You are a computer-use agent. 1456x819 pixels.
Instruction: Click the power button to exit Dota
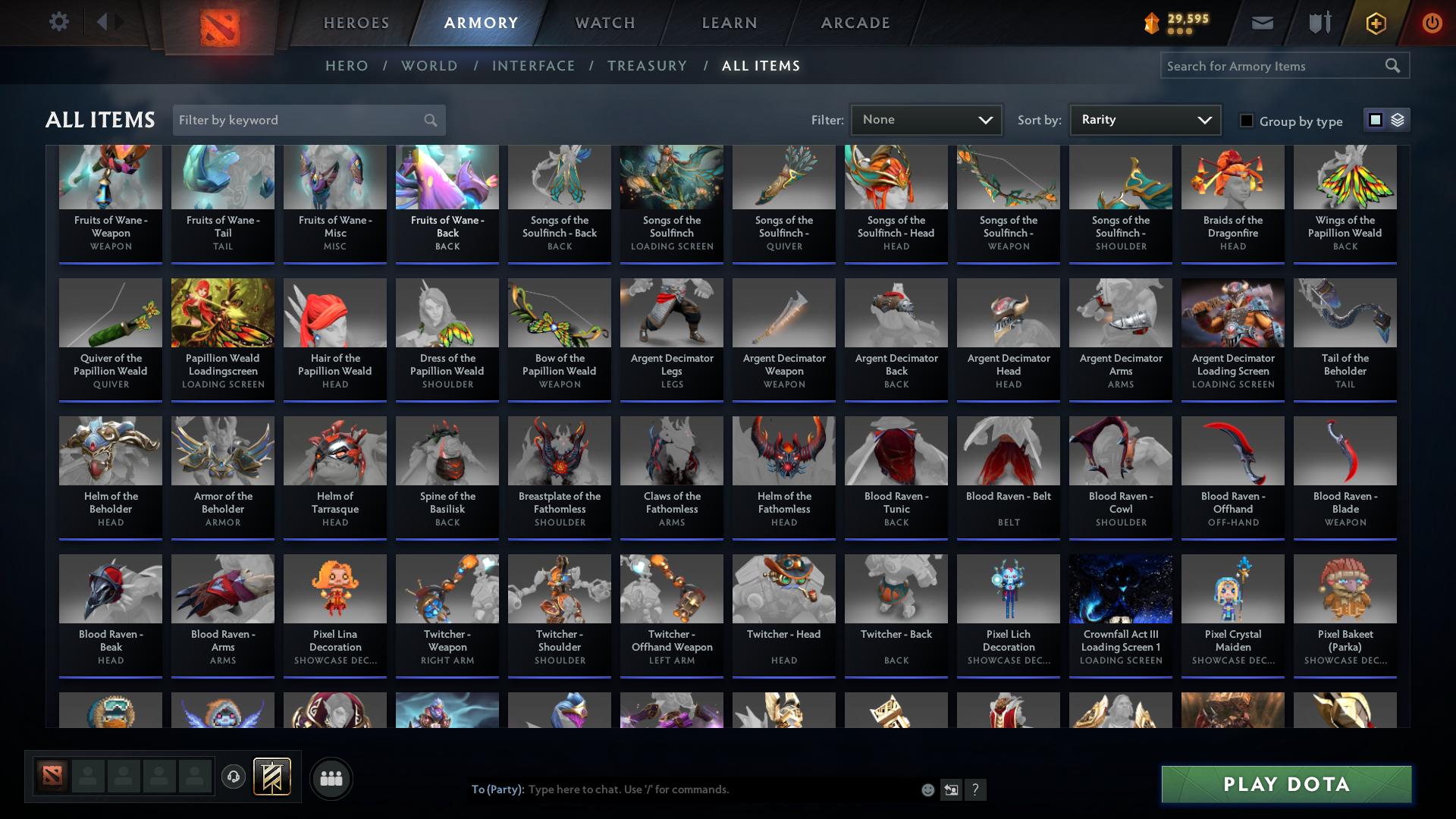pos(1432,23)
